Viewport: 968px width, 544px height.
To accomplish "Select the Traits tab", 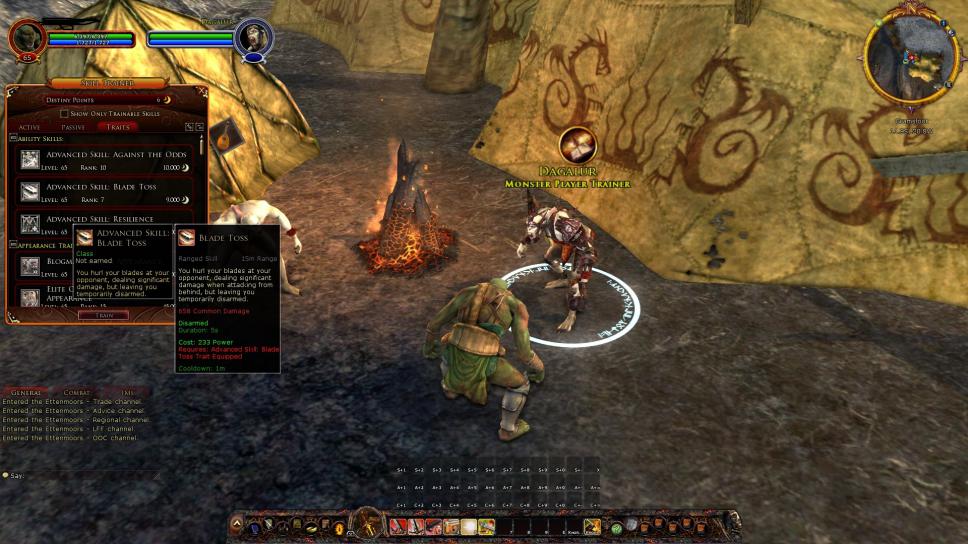I will [x=118, y=127].
